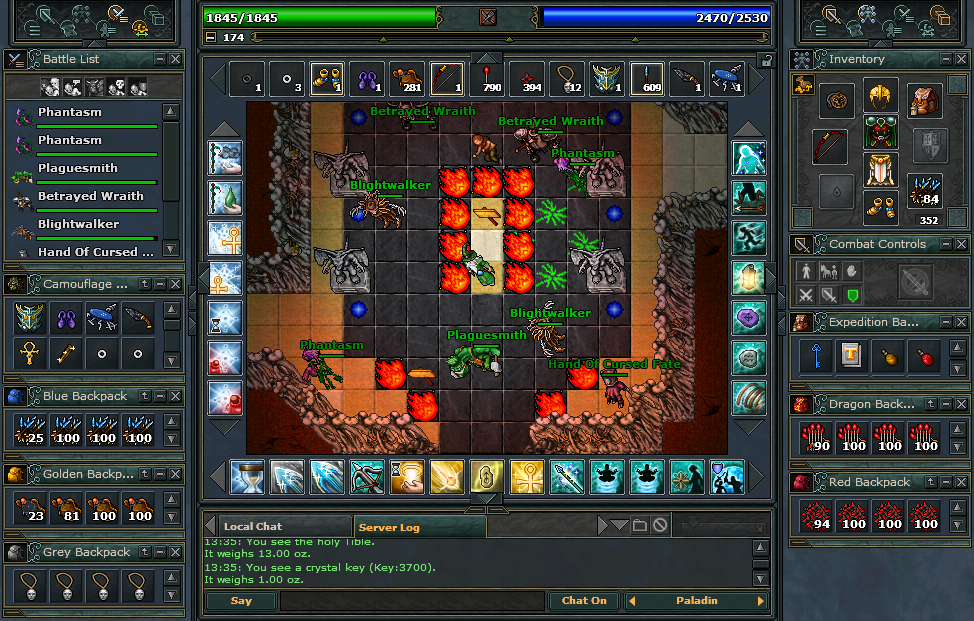Close the Grey Backpack panel

(175, 552)
